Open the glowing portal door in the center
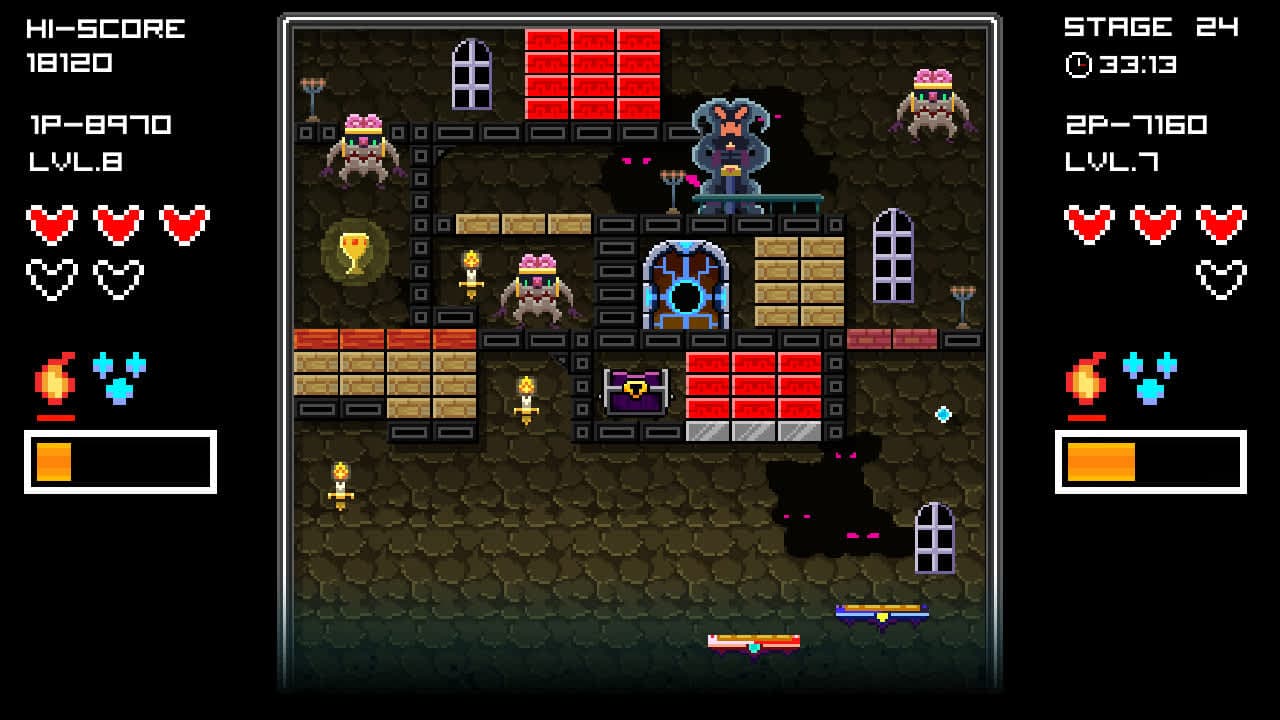 point(686,287)
